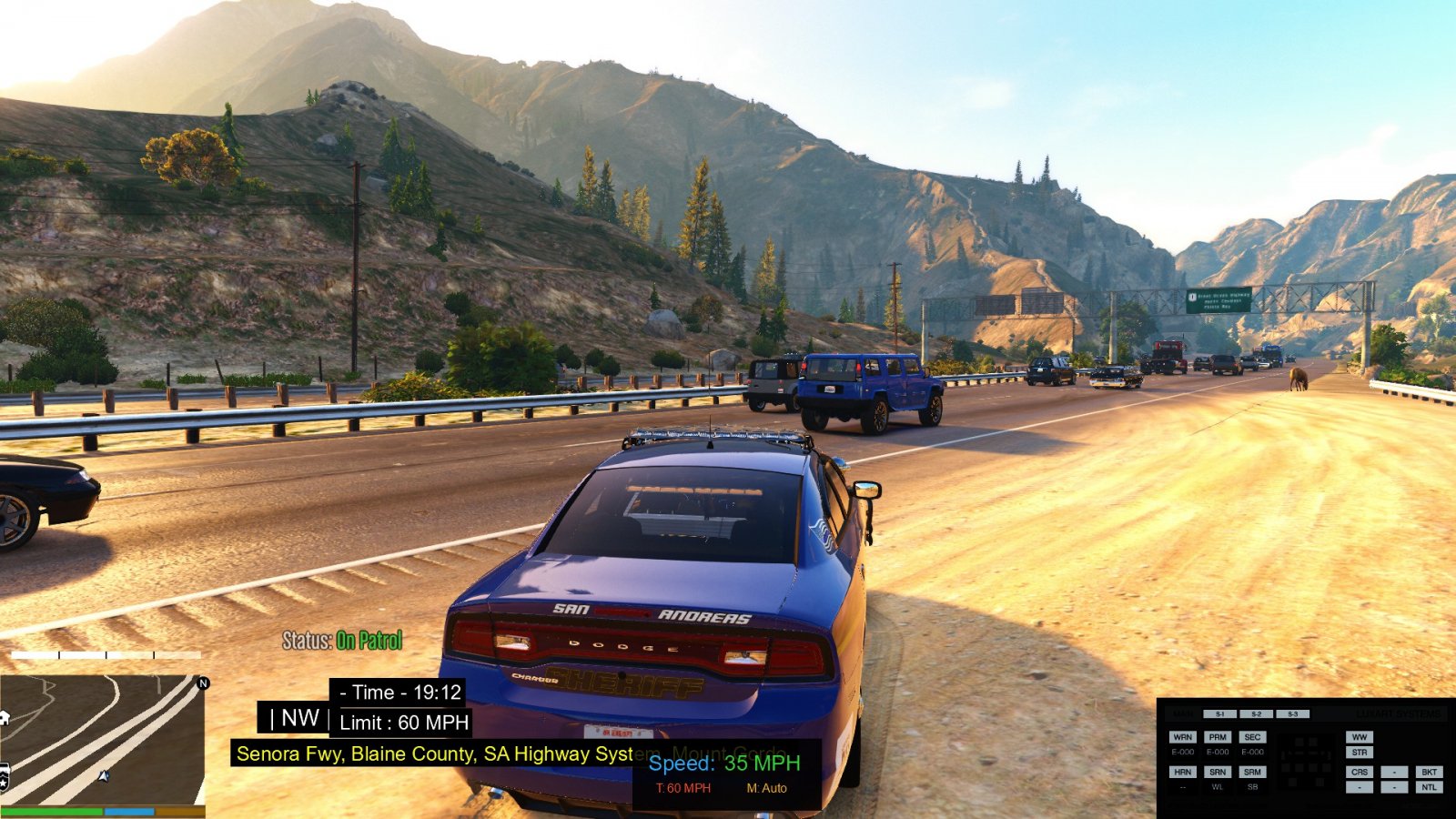Activate the HRN horn button
This screenshot has width=1456, height=819.
pos(1182,772)
